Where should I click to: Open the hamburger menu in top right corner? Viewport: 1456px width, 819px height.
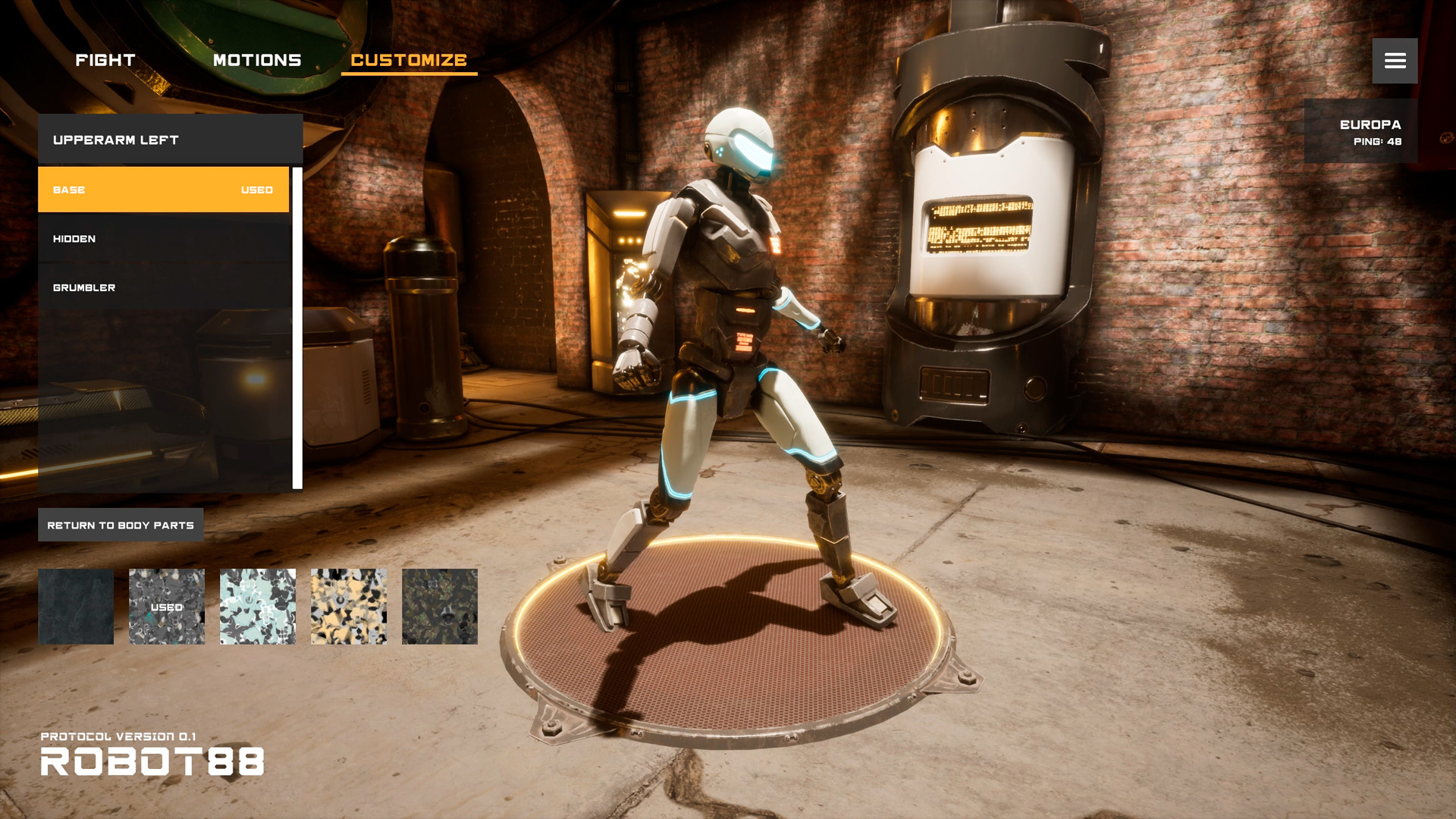1394,61
